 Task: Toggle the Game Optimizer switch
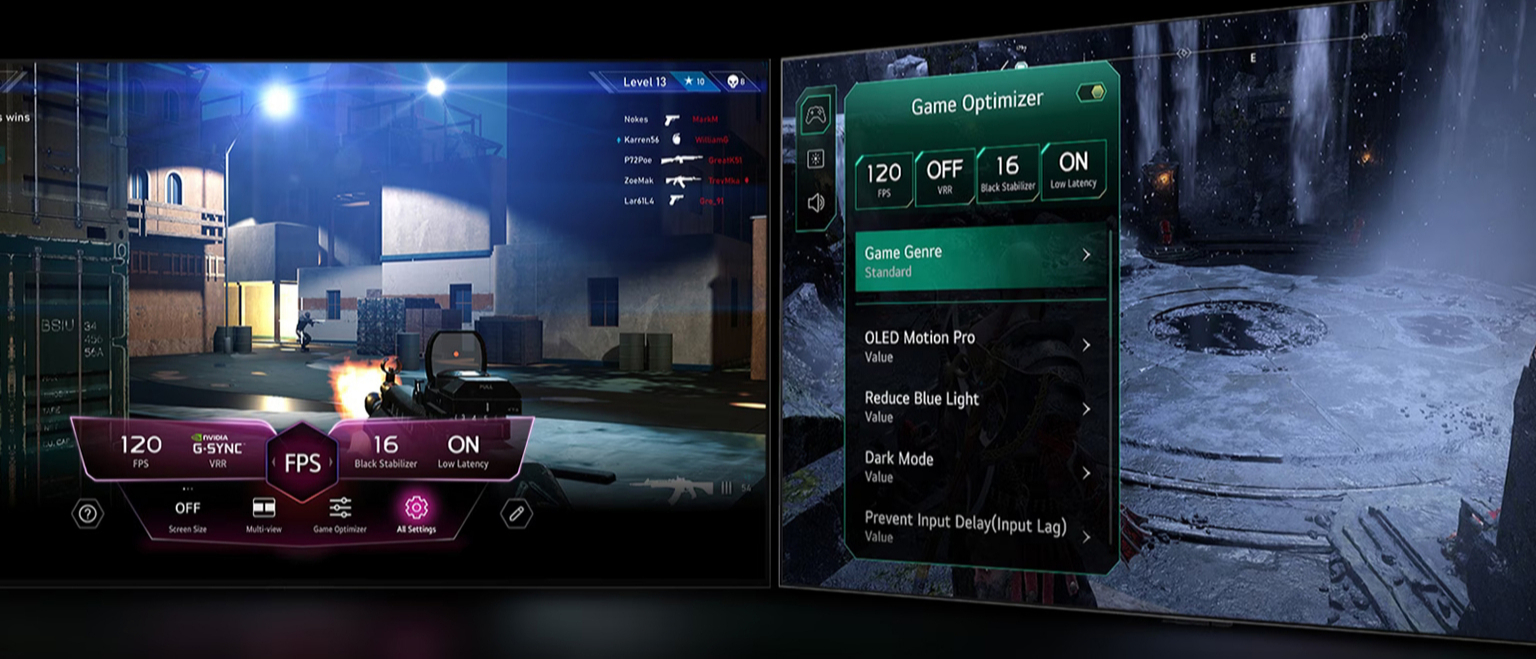[x=1091, y=92]
